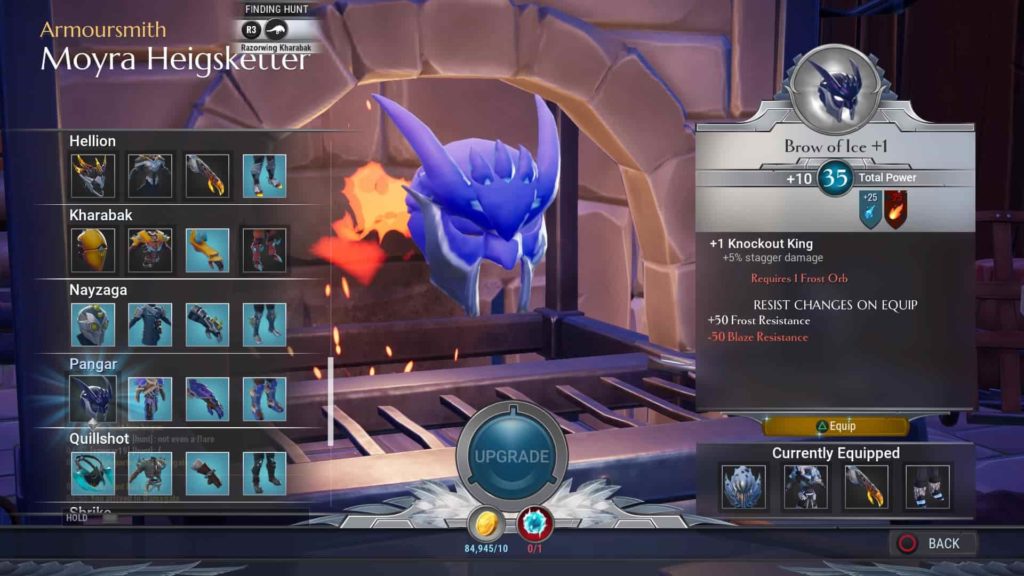Image resolution: width=1024 pixels, height=576 pixels.
Task: Select the Nayzaga helmet slot
Action: [x=93, y=325]
